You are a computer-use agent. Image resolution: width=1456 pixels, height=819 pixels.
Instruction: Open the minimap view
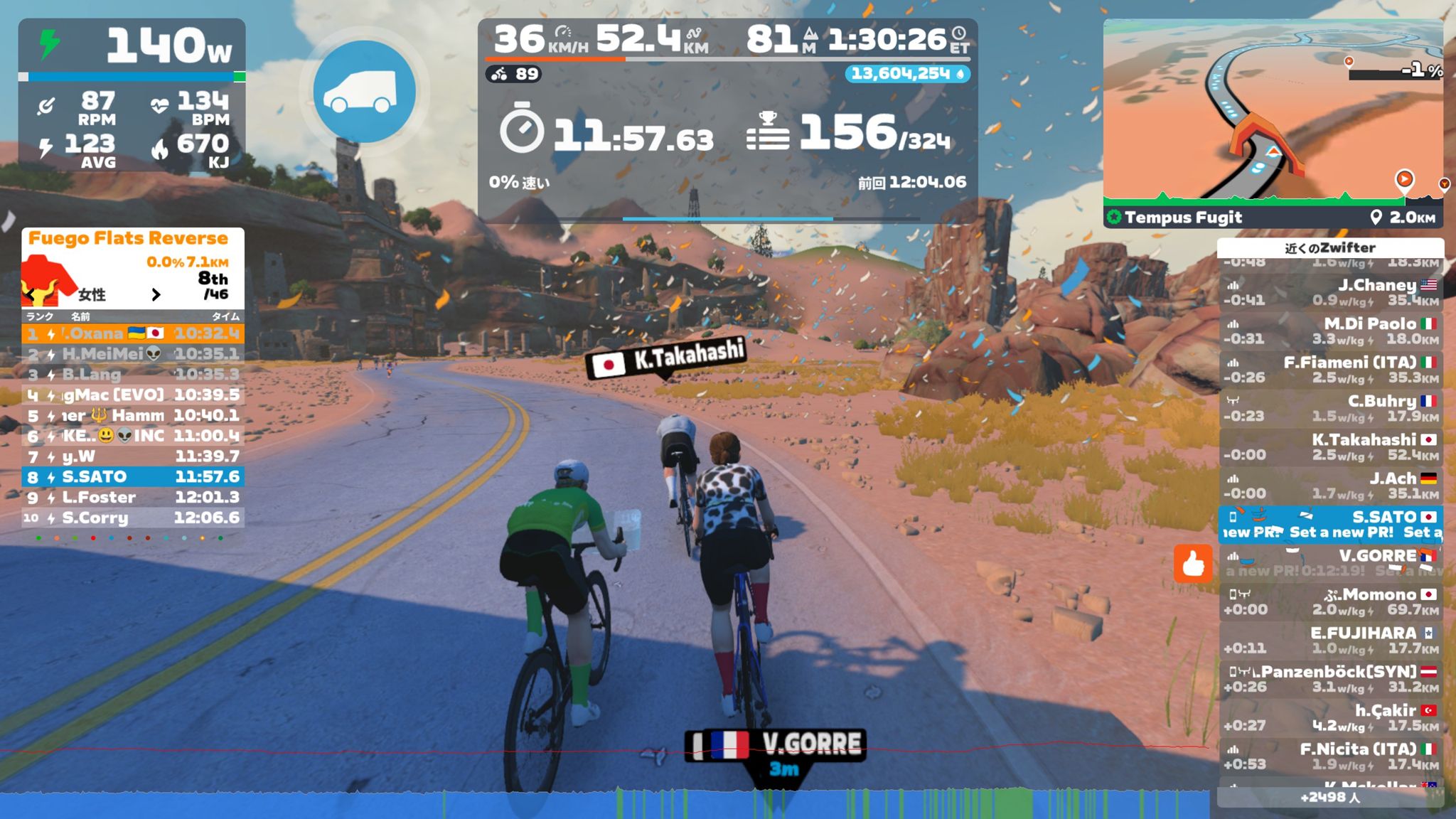pos(1273,114)
